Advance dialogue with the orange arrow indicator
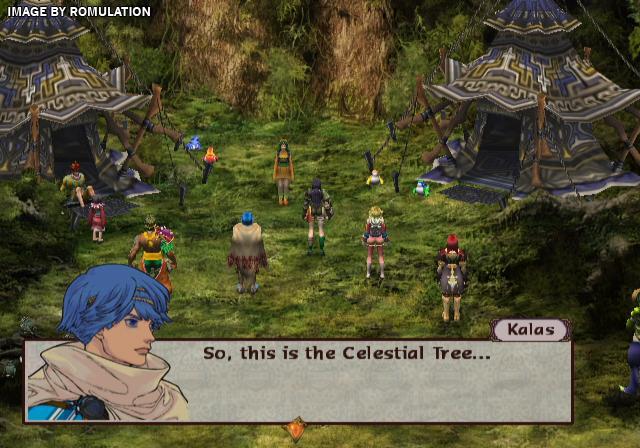Image resolution: width=640 pixels, height=448 pixels. point(295,429)
